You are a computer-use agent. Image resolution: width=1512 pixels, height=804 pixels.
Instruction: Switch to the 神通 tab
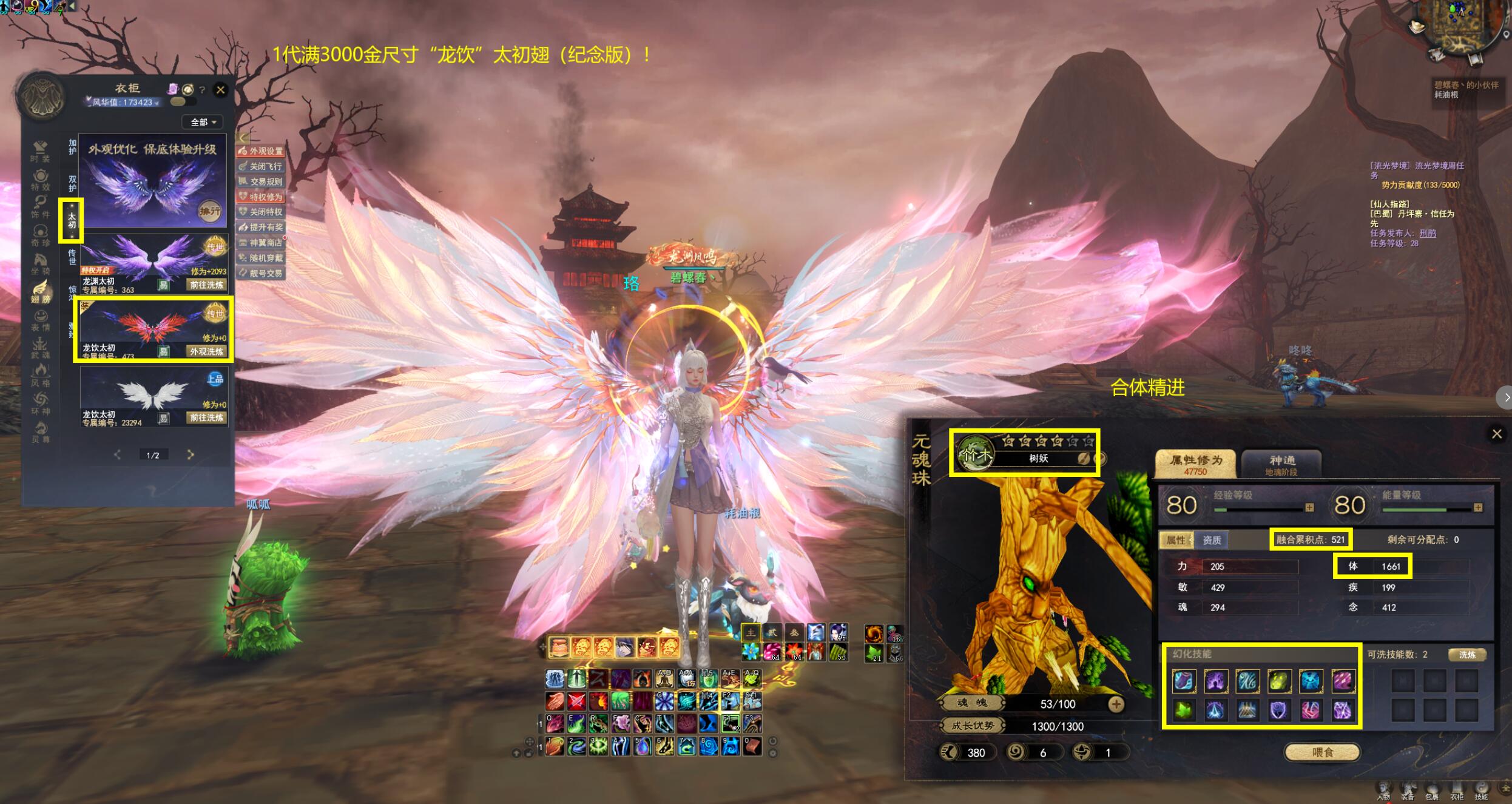pyautogui.click(x=1281, y=464)
